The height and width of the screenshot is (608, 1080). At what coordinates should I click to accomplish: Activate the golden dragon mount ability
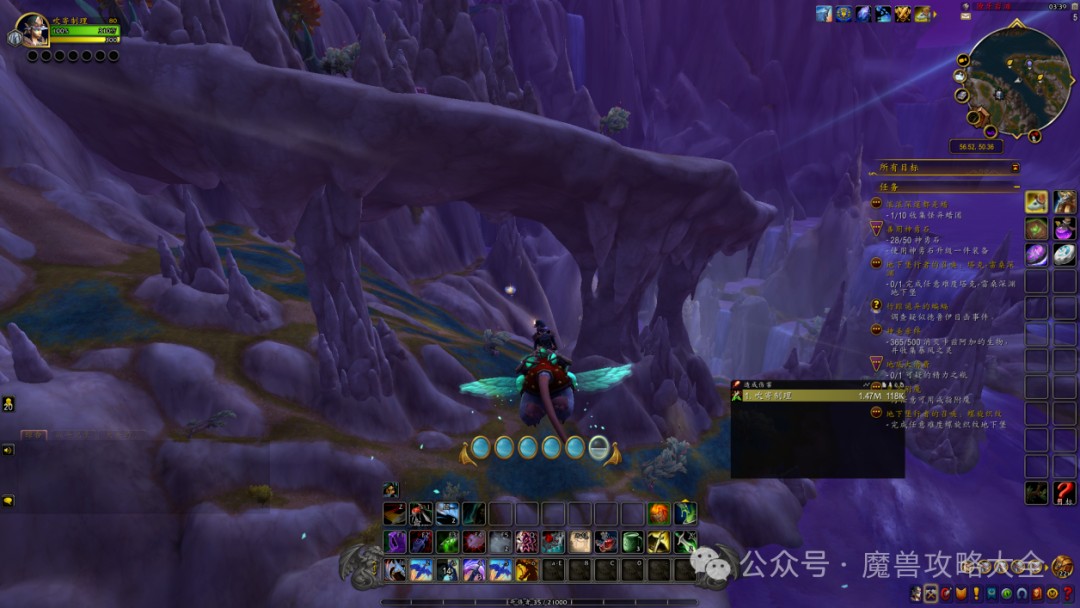(x=526, y=570)
